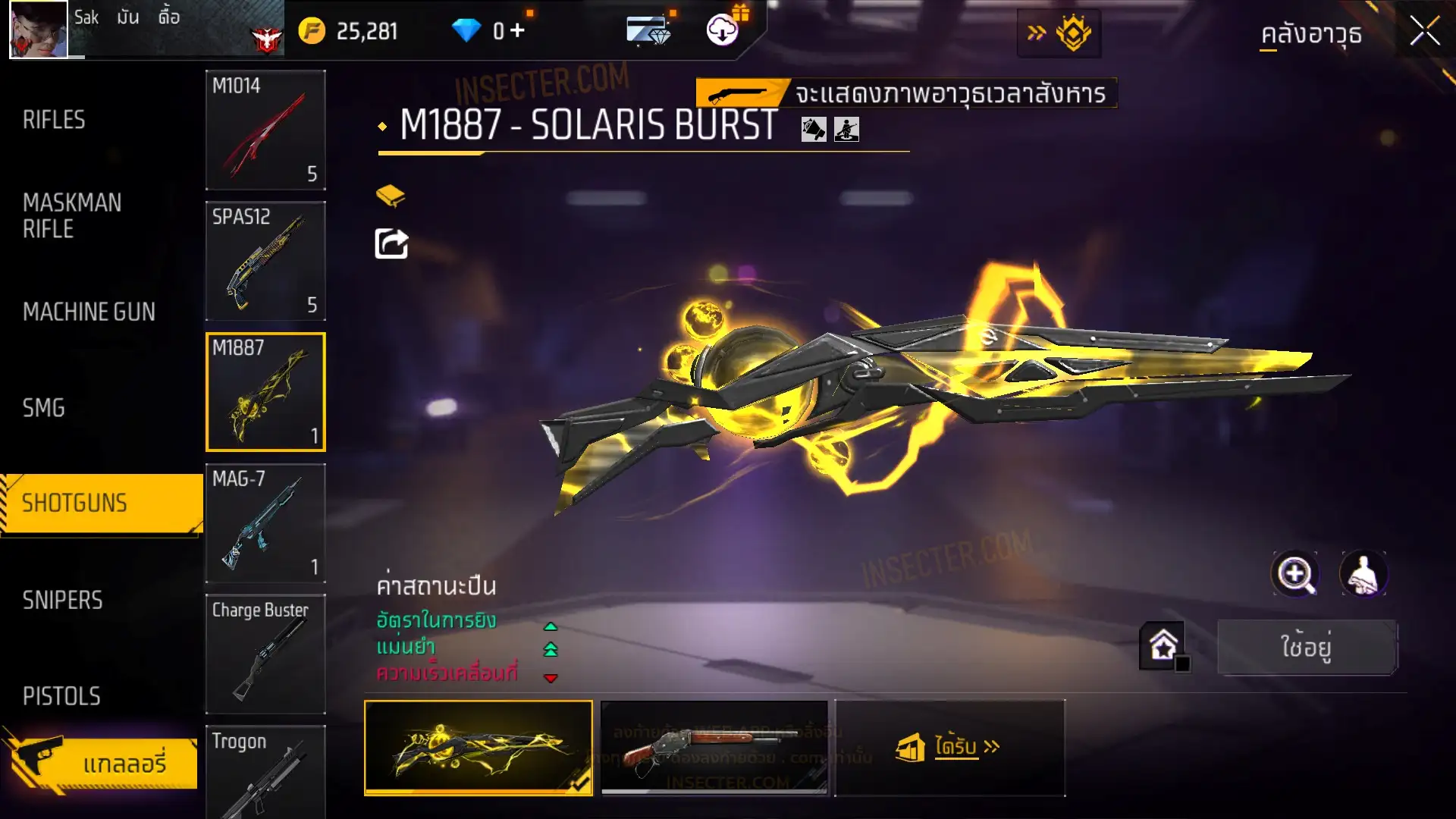Click the share arrow icon
Image resolution: width=1456 pixels, height=819 pixels.
point(392,244)
